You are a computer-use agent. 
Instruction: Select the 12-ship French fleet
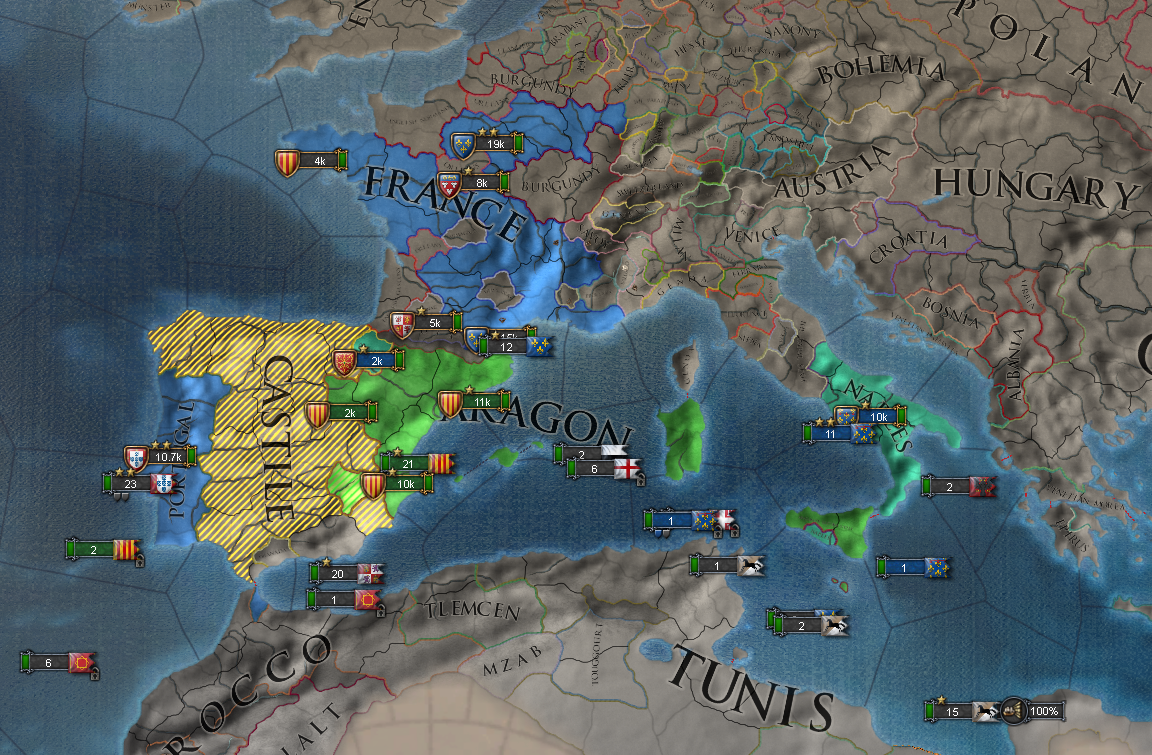coord(507,347)
